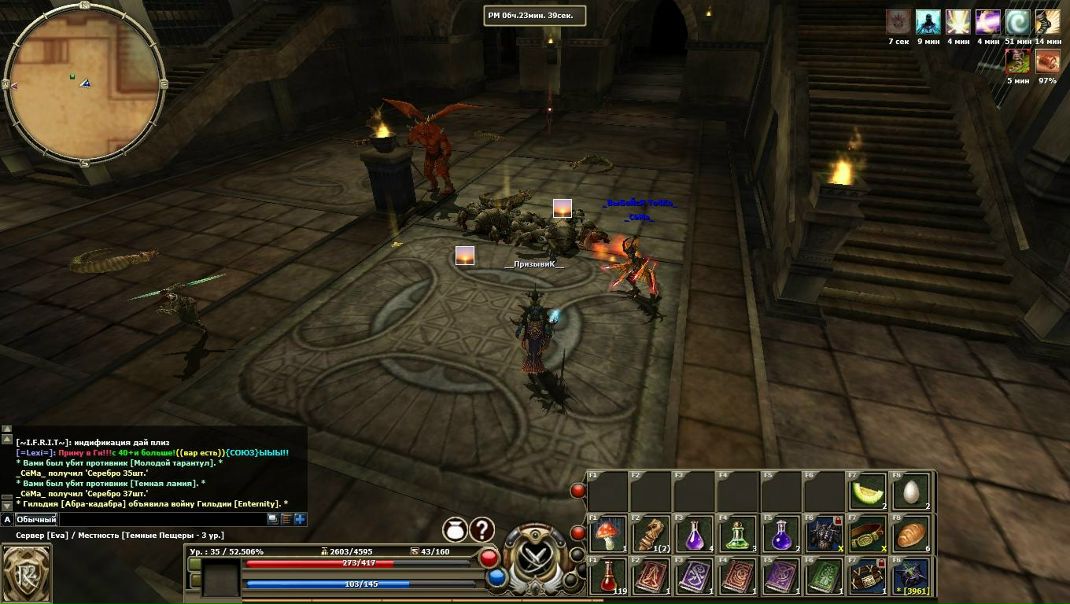This screenshot has height=604, width=1070.
Task: Use the red mushroom hotbar item
Action: [606, 533]
